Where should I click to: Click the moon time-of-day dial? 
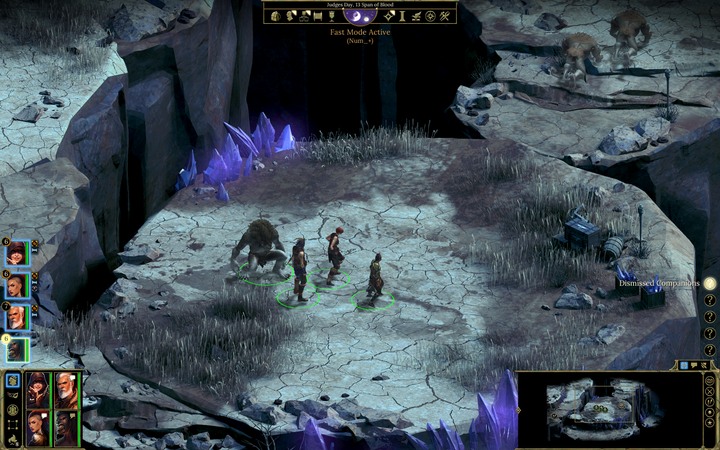(x=360, y=14)
